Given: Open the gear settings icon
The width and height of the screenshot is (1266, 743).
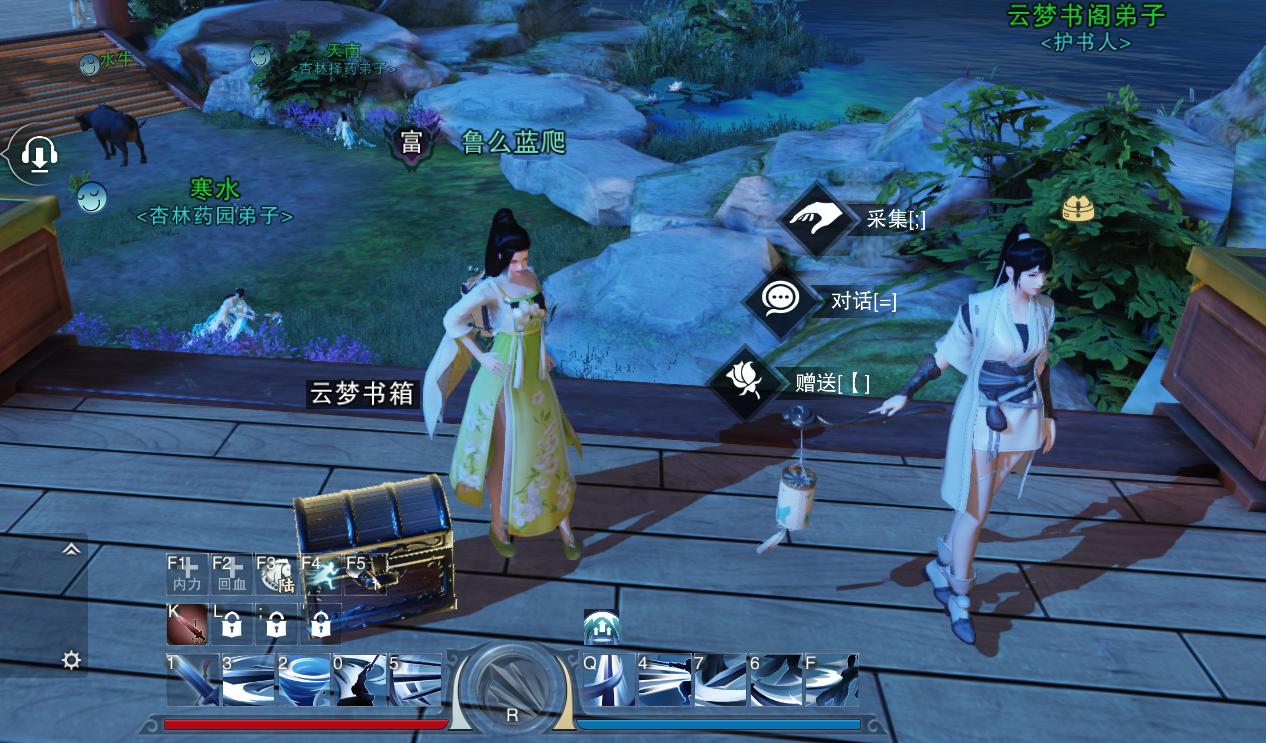Looking at the screenshot, I should [71, 660].
